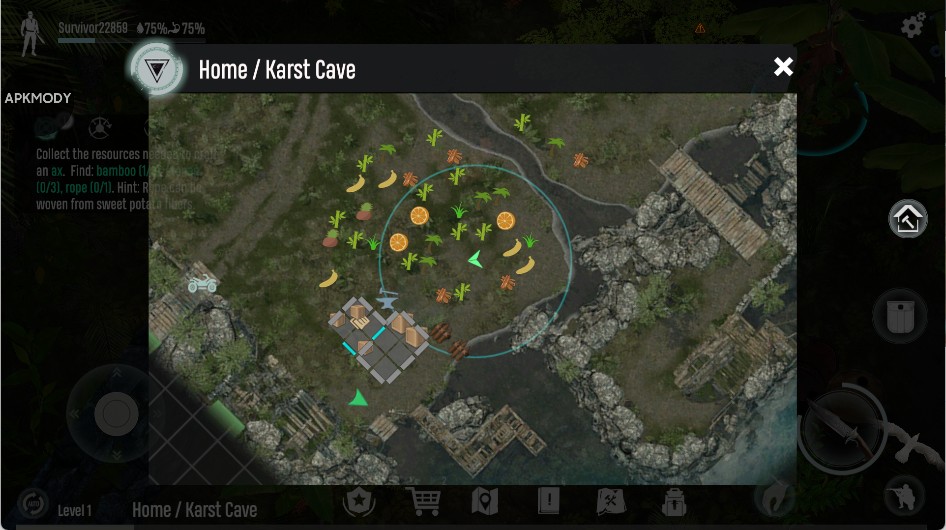This screenshot has height=530, width=946.
Task: Click the triangle emblem beside the map title
Action: coord(155,70)
